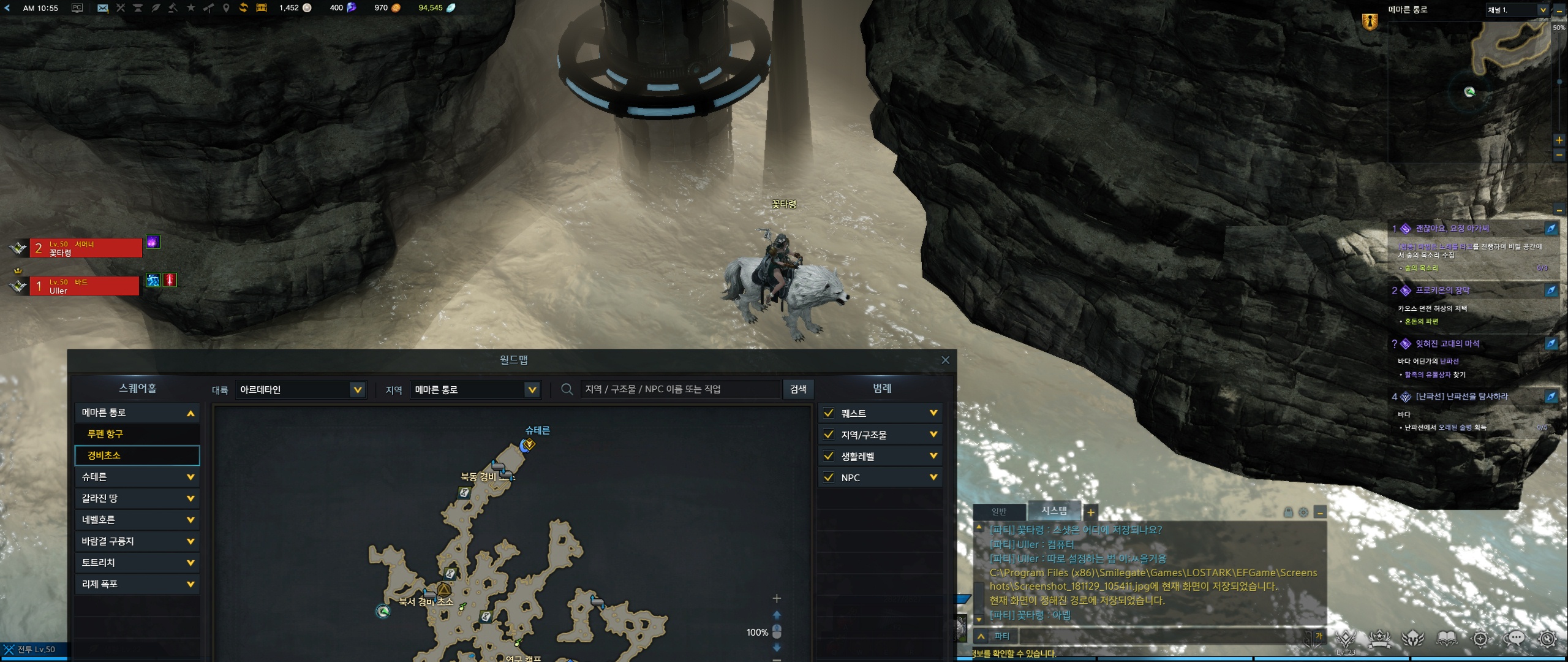Expand the 갈라진 땅 region entry
Image resolution: width=1568 pixels, height=662 pixels.
136,498
